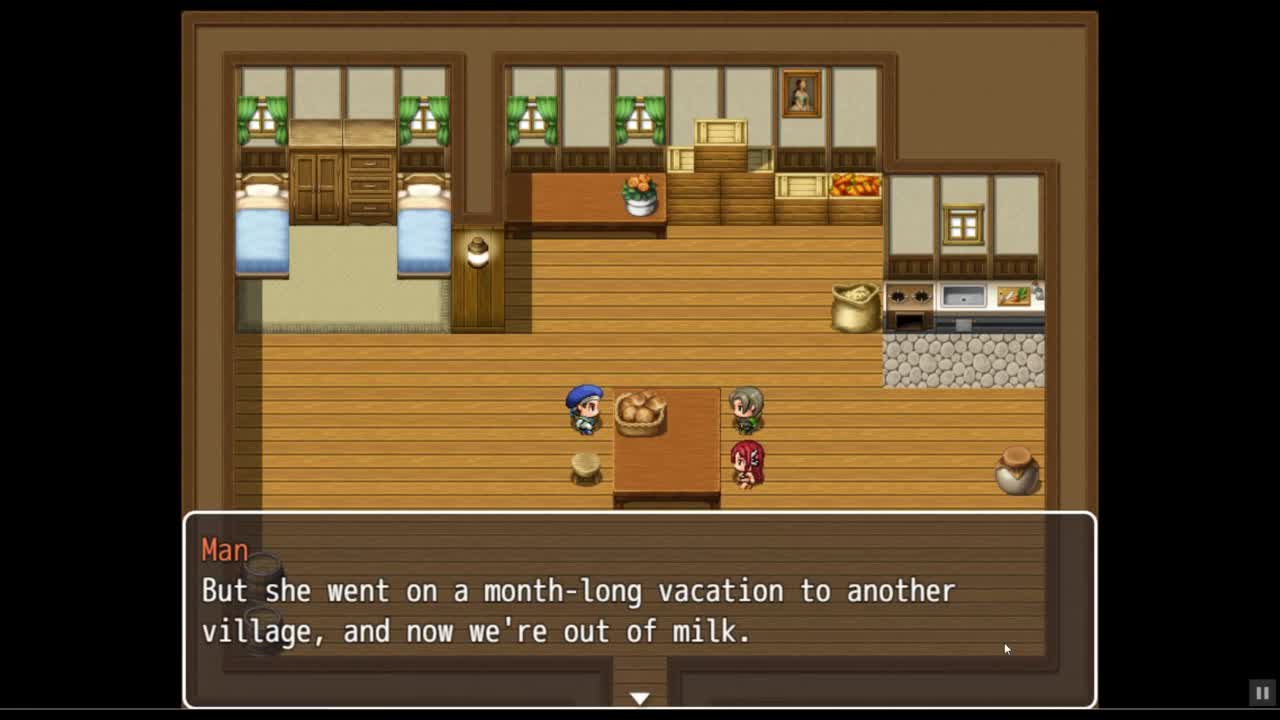Image resolution: width=1280 pixels, height=720 pixels.
Task: Advance dialogue using the down arrow indicator
Action: coord(640,698)
